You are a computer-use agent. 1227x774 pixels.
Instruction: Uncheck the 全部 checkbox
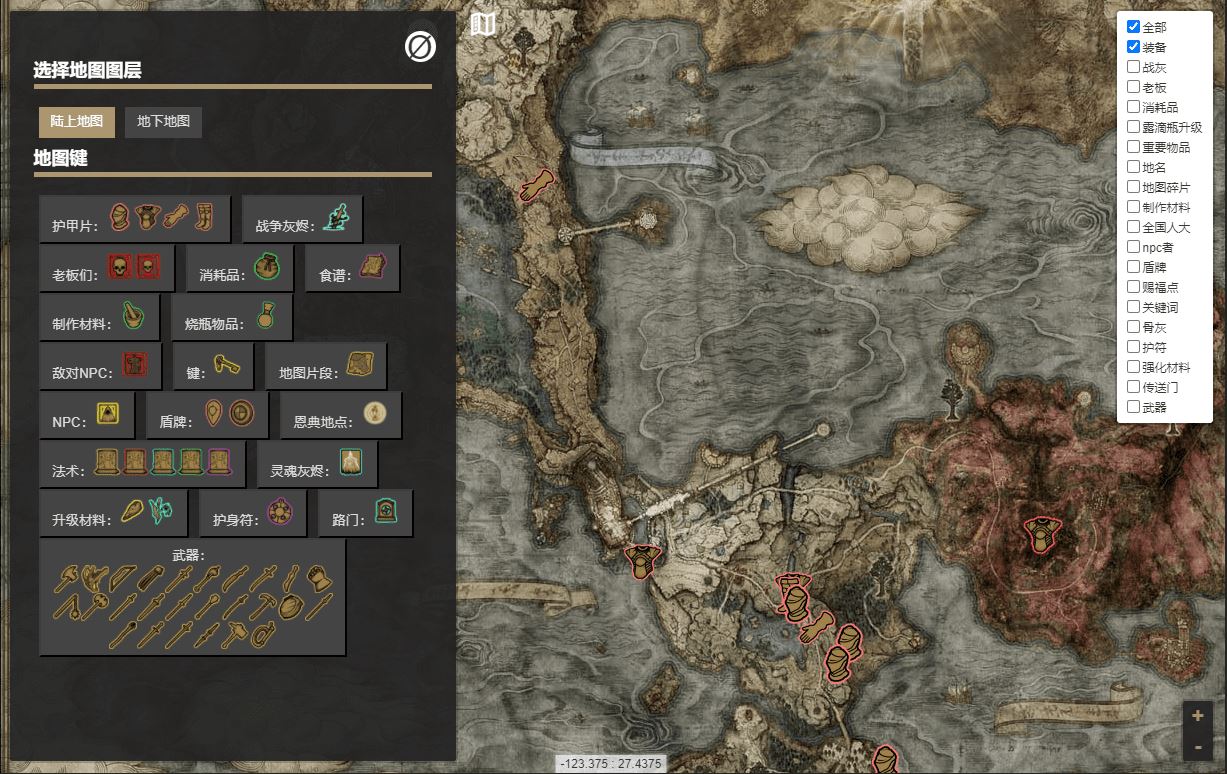point(1133,27)
